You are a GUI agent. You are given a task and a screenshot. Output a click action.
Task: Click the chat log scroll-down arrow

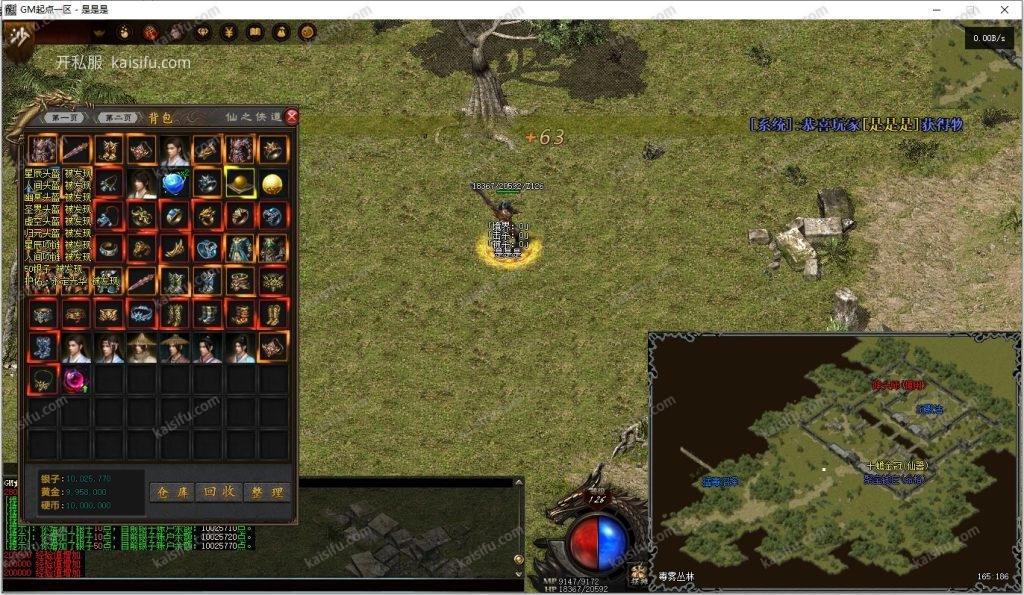(x=518, y=573)
